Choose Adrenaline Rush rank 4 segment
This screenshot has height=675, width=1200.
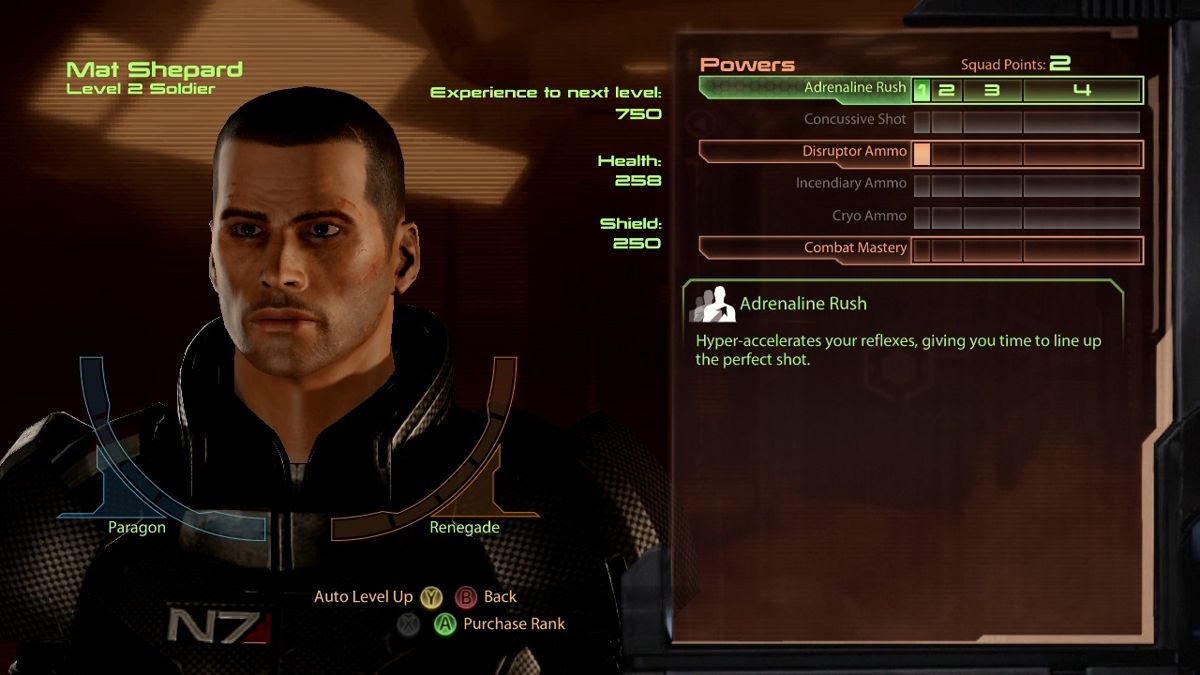(x=1081, y=90)
